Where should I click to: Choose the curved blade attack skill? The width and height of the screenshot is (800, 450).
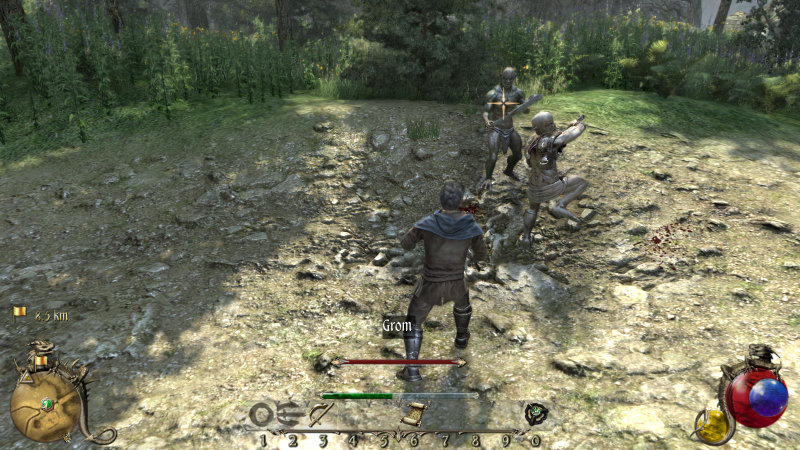[320, 414]
